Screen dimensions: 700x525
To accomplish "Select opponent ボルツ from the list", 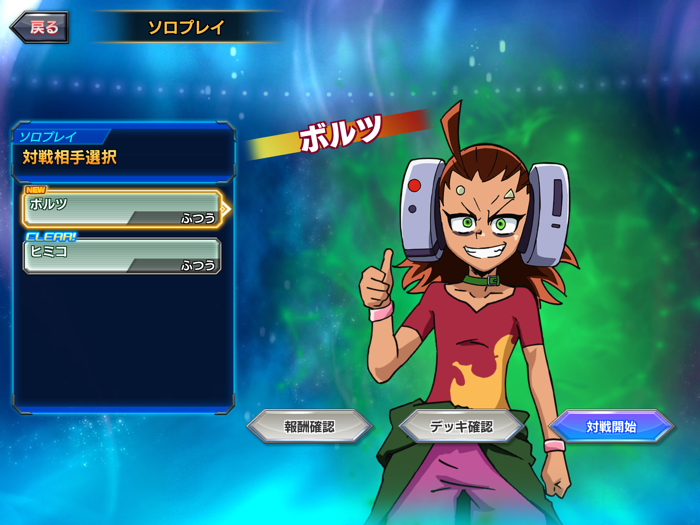I will pyautogui.click(x=121, y=209).
